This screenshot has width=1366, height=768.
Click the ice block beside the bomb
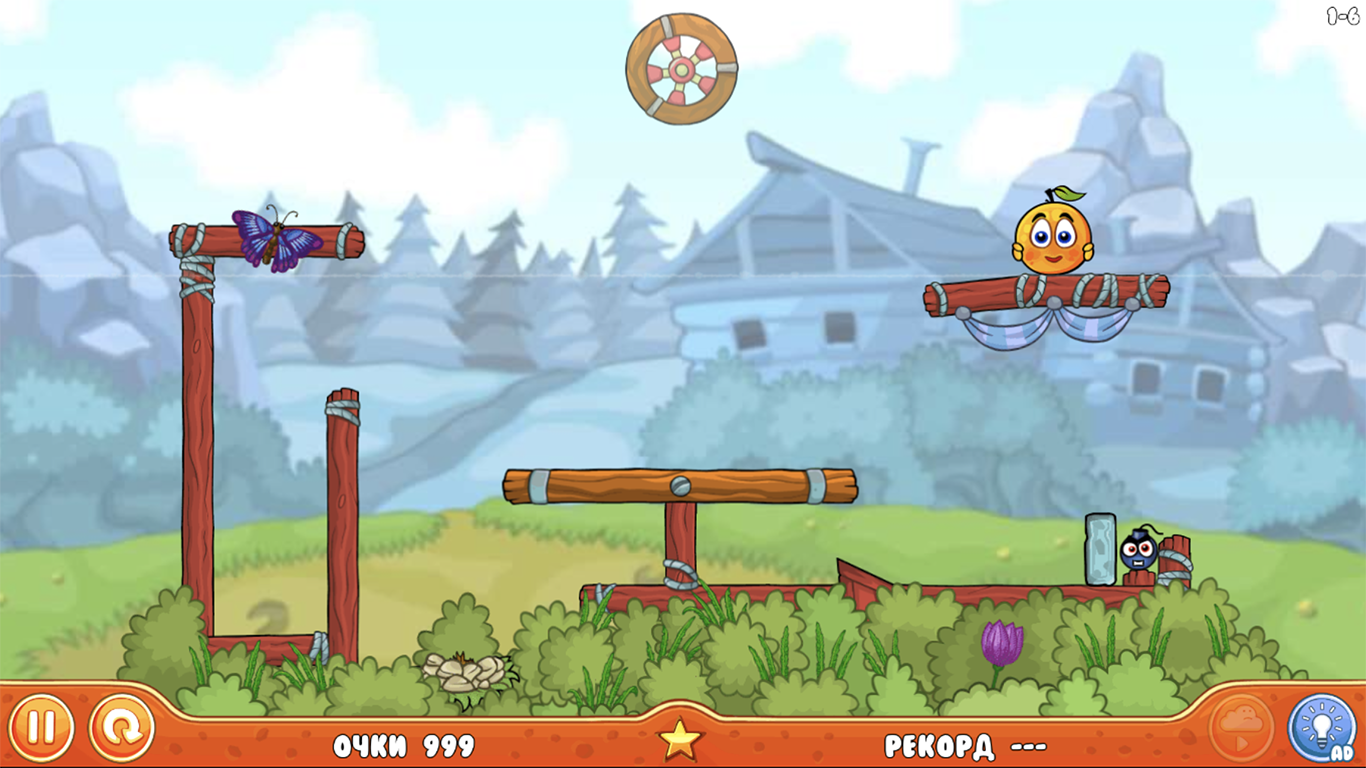coord(1098,550)
